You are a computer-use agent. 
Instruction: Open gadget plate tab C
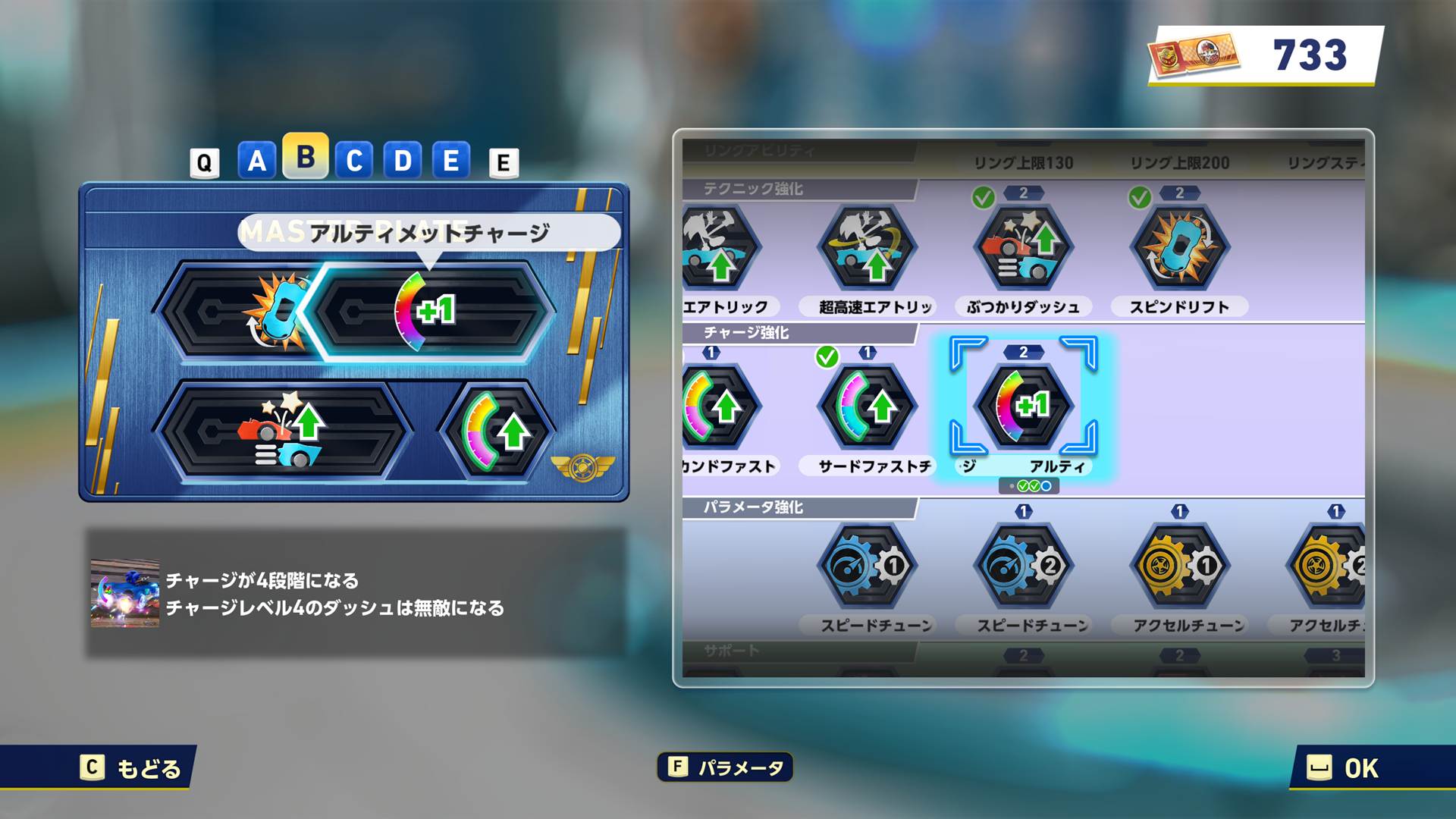[353, 161]
